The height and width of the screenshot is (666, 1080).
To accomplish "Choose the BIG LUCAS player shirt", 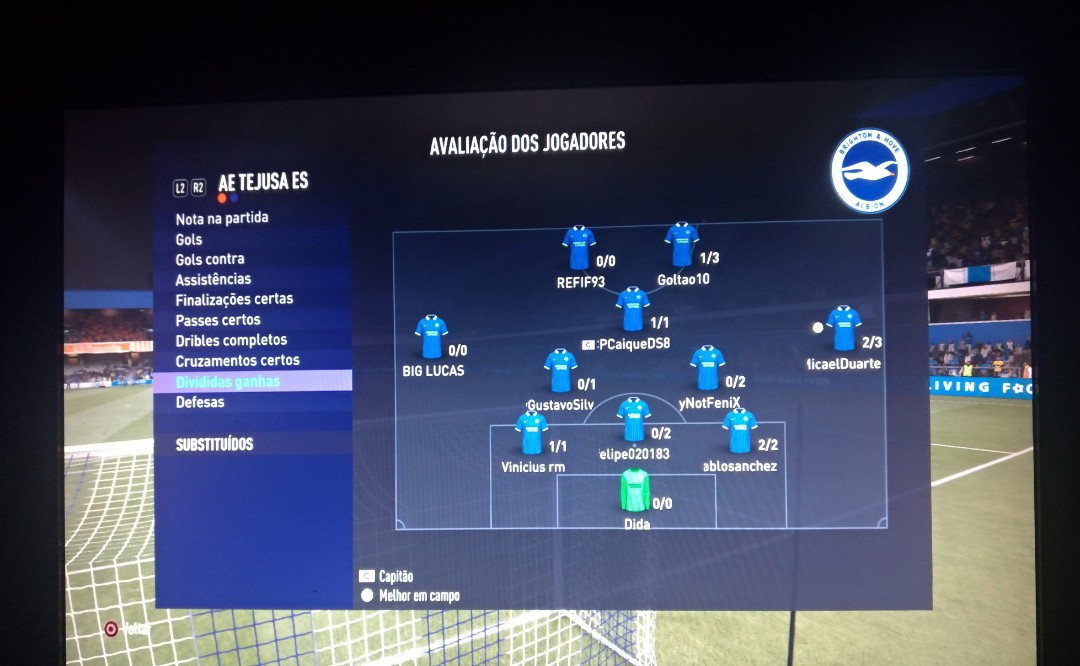I will (x=431, y=337).
